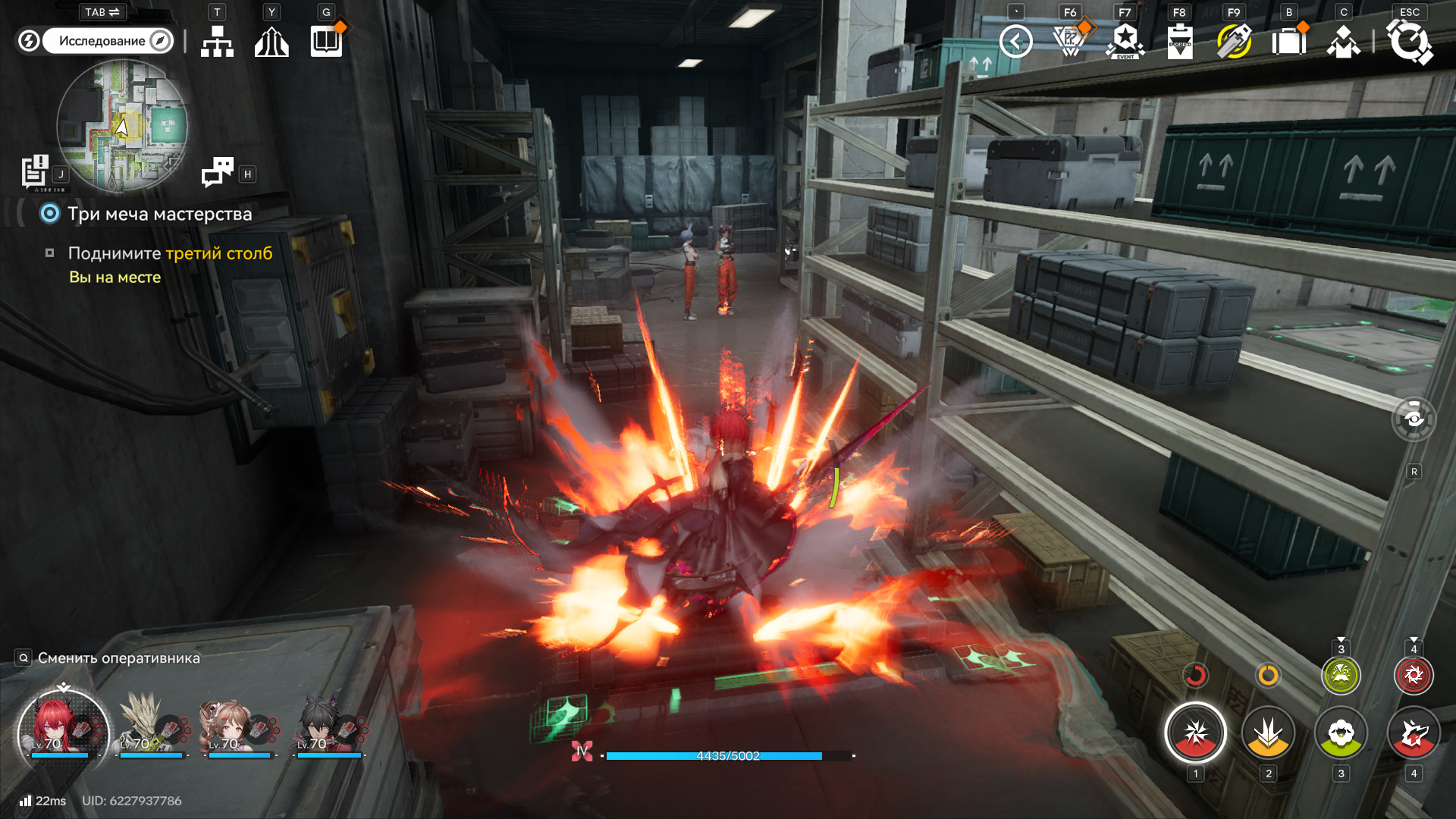This screenshot has width=1456, height=819.
Task: Activate the red beast skill in slot 4
Action: pos(1414,733)
